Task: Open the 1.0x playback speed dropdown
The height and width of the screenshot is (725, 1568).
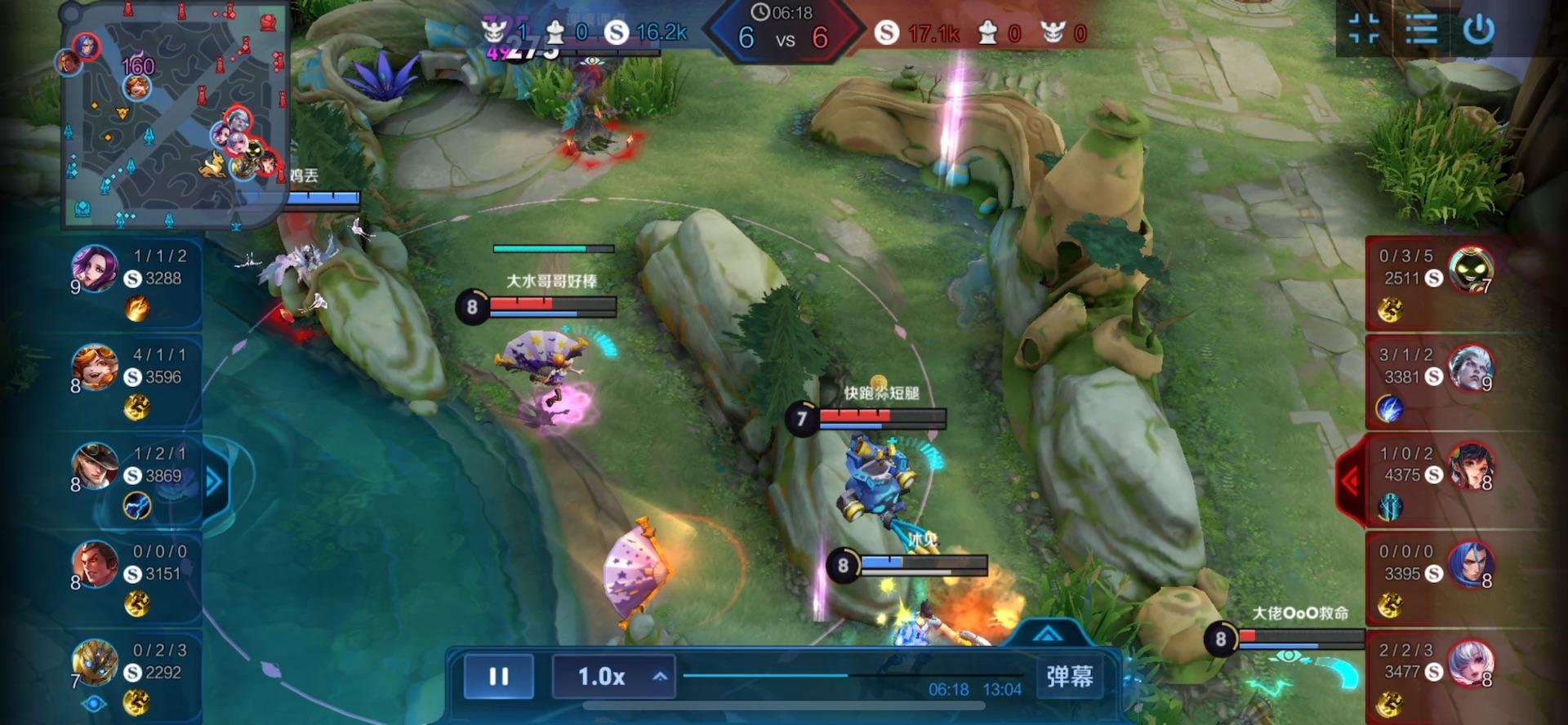Action: 613,676
